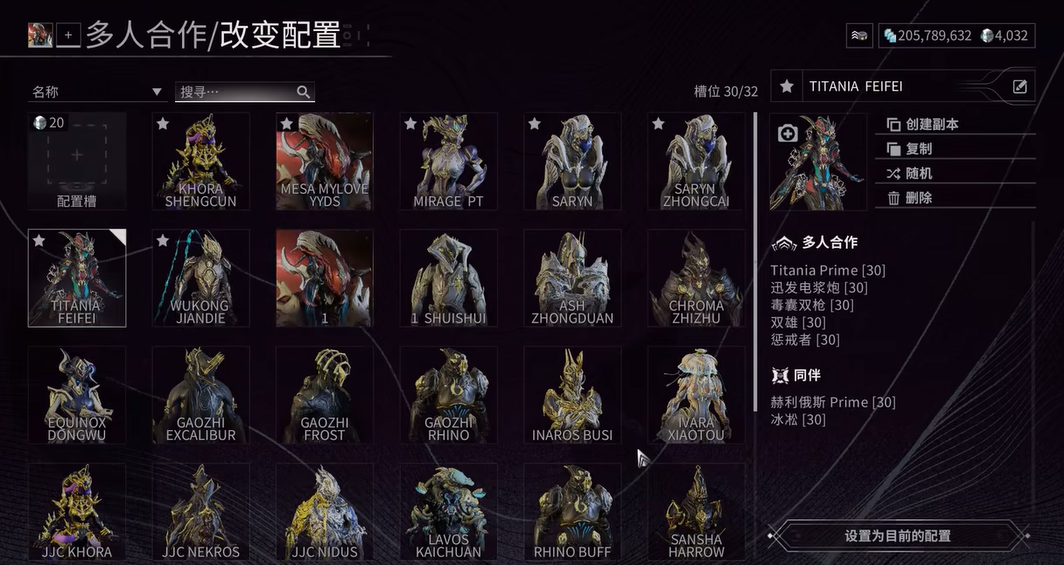
Task: Change the loadout screenshot camera icon
Action: 787,133
